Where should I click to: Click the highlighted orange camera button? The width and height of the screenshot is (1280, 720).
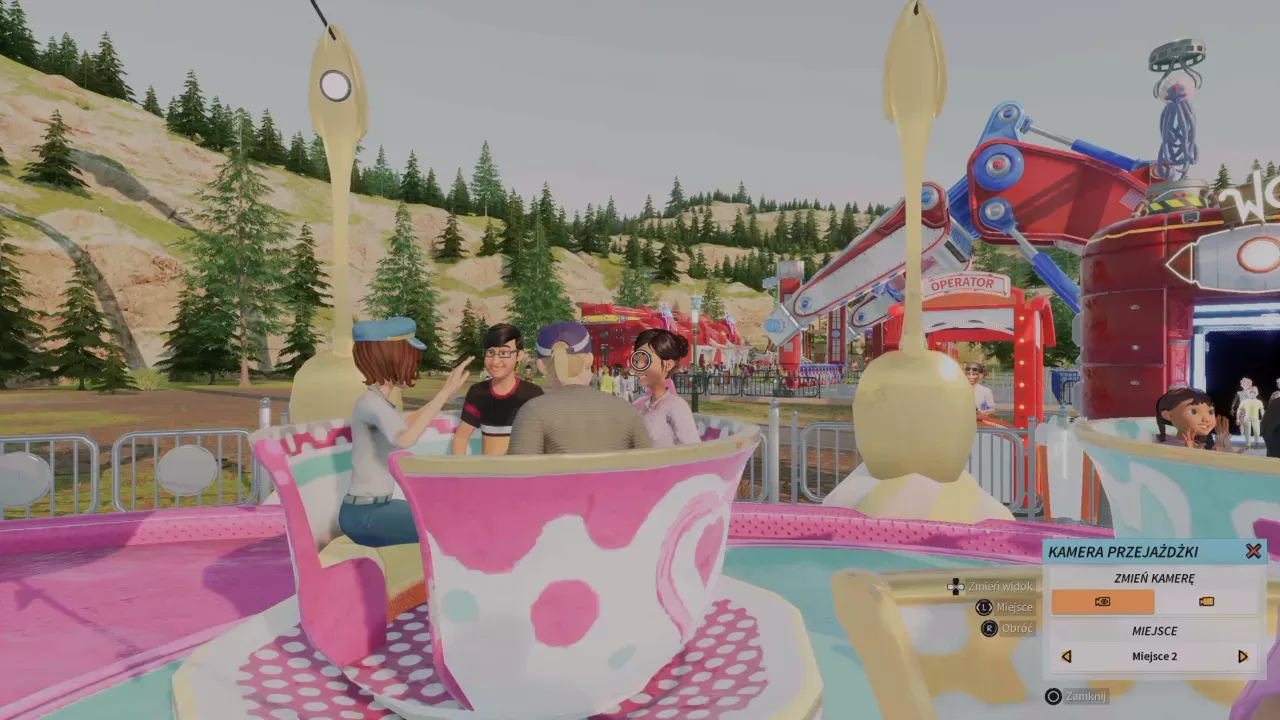(x=1103, y=601)
